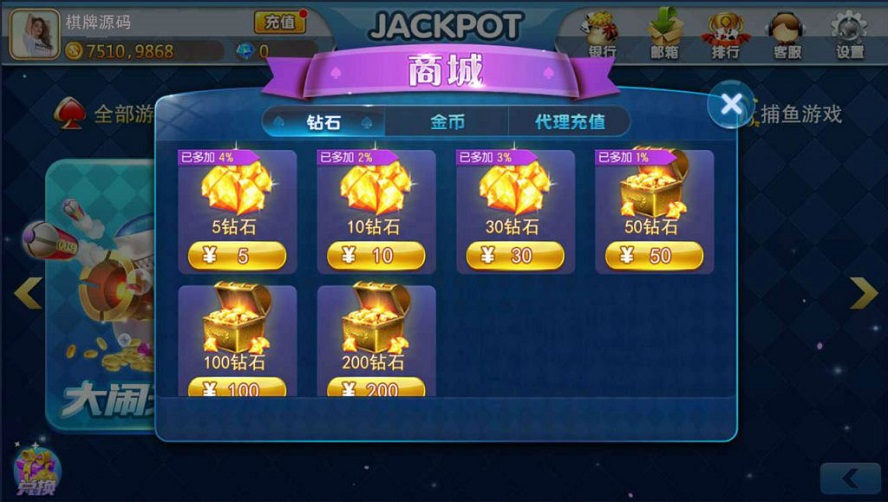
Task: Open the 设置 settings gear
Action: (850, 32)
